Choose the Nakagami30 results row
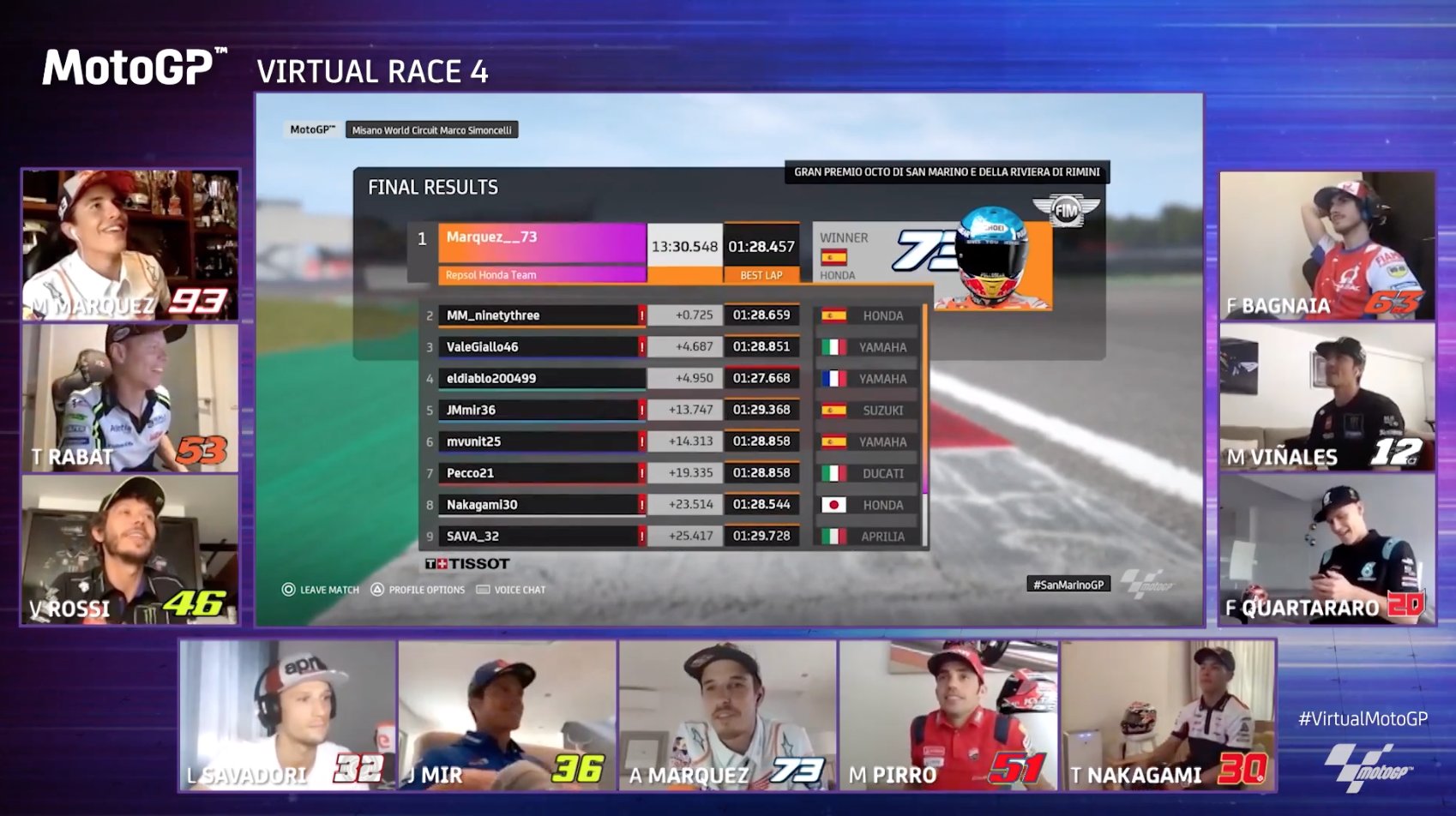Viewport: 1456px width, 816px height. [540, 505]
